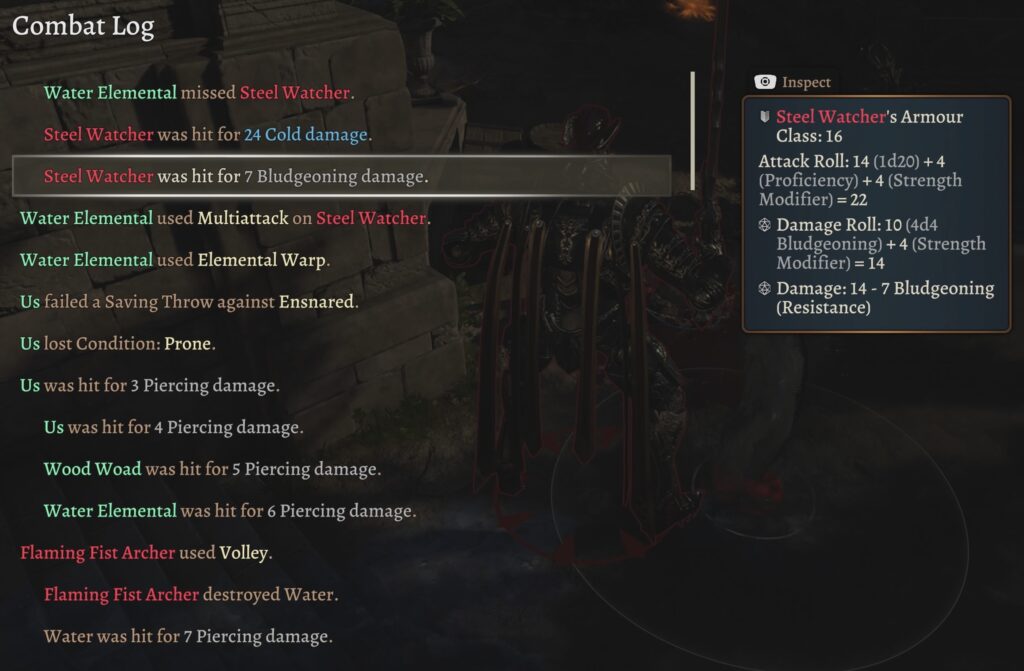Choose the Wood Woad 5 Piercing damage entry
The height and width of the screenshot is (671, 1024).
[212, 469]
